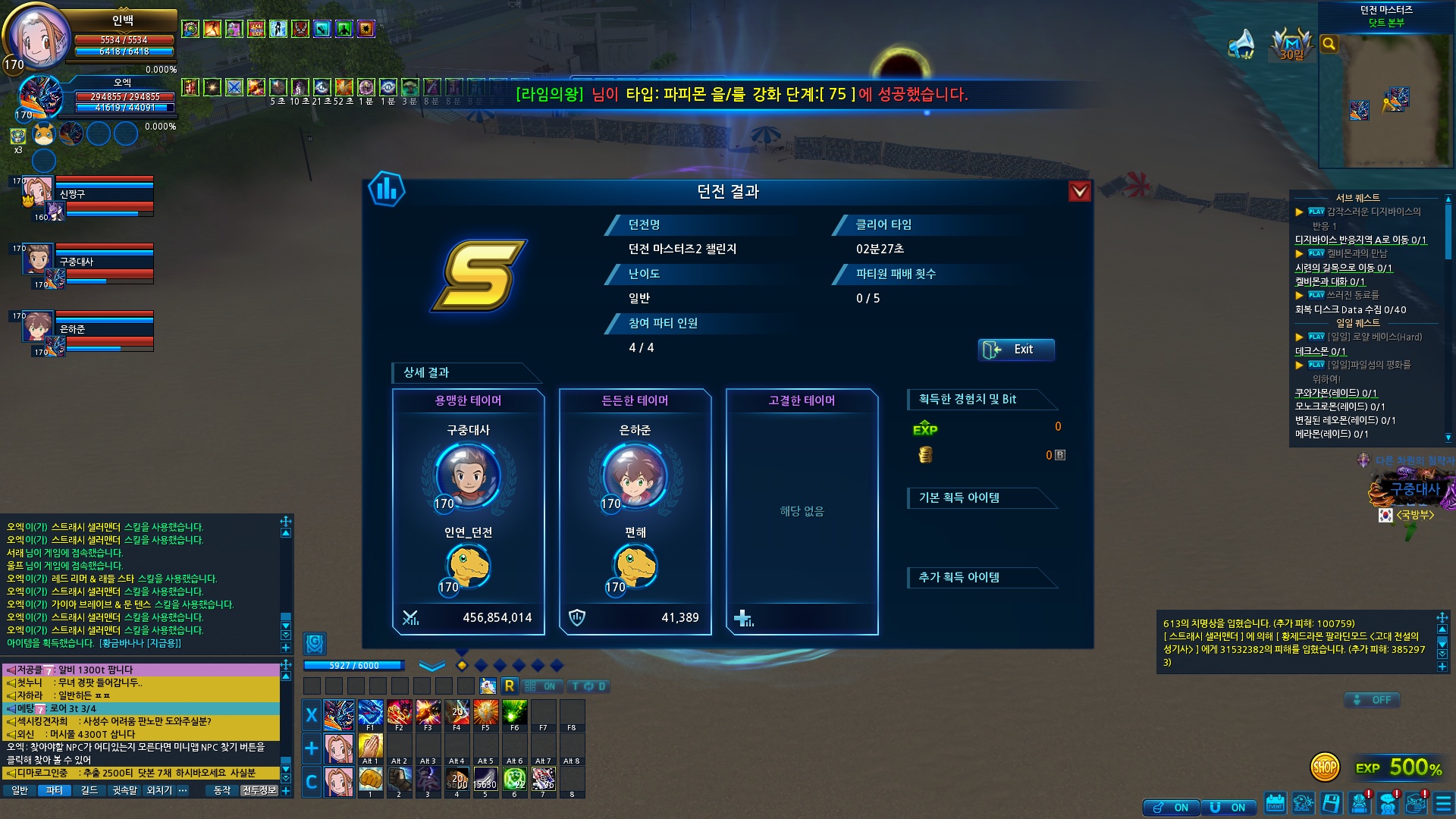Toggle the magnet auto-loot ON switch
The image size is (1456, 819).
[1228, 808]
